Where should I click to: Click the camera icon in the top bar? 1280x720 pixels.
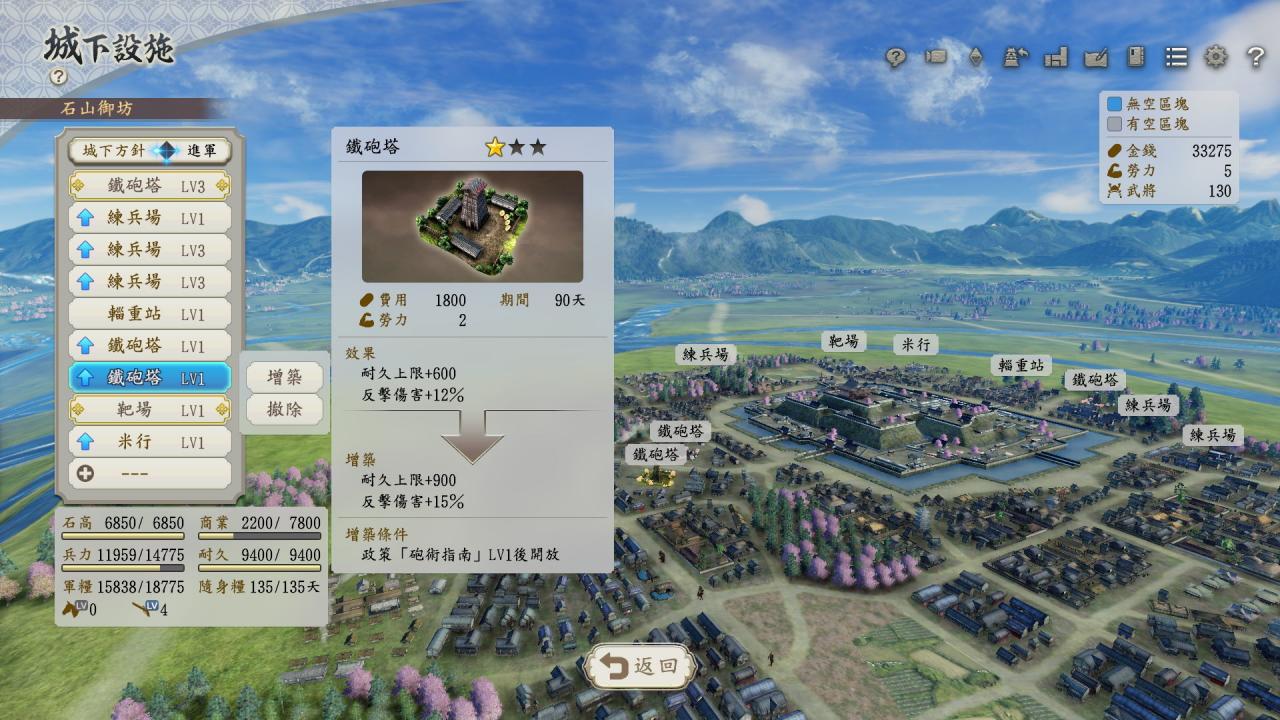tap(936, 57)
